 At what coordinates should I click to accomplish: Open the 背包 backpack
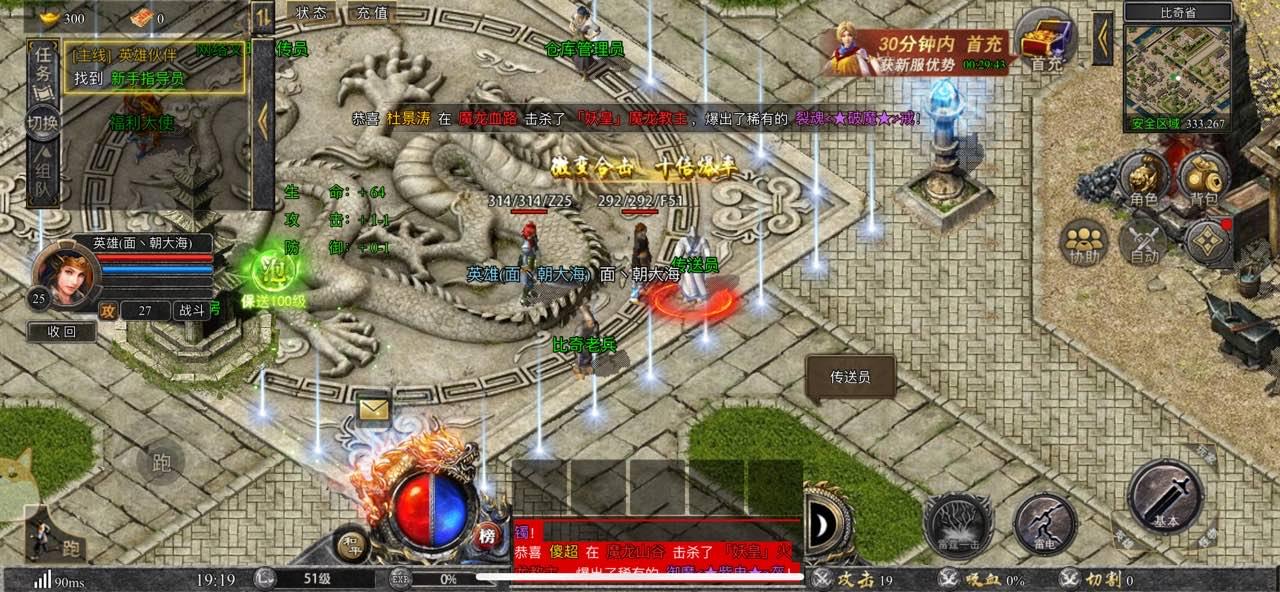point(1203,178)
